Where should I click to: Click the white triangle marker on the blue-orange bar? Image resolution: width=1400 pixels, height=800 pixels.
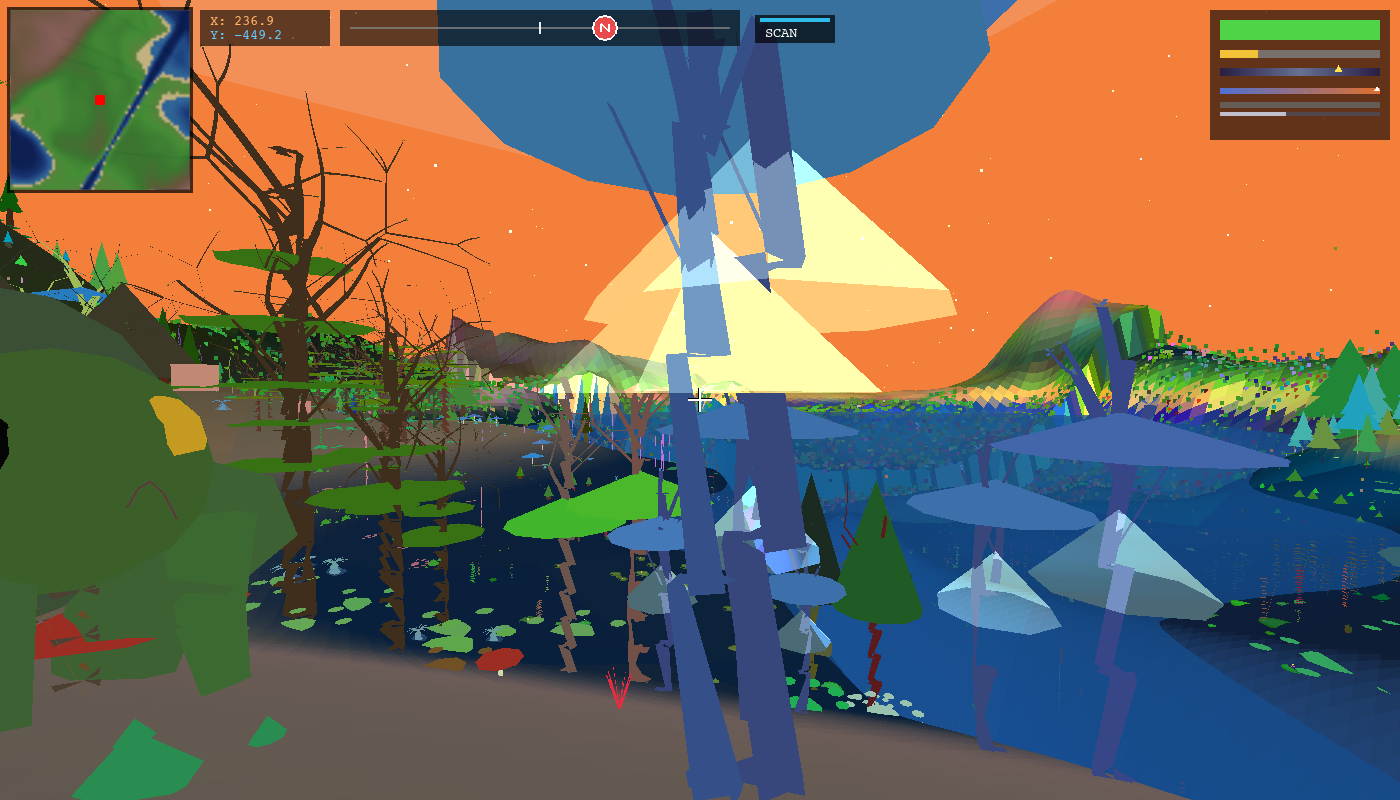point(1377,89)
